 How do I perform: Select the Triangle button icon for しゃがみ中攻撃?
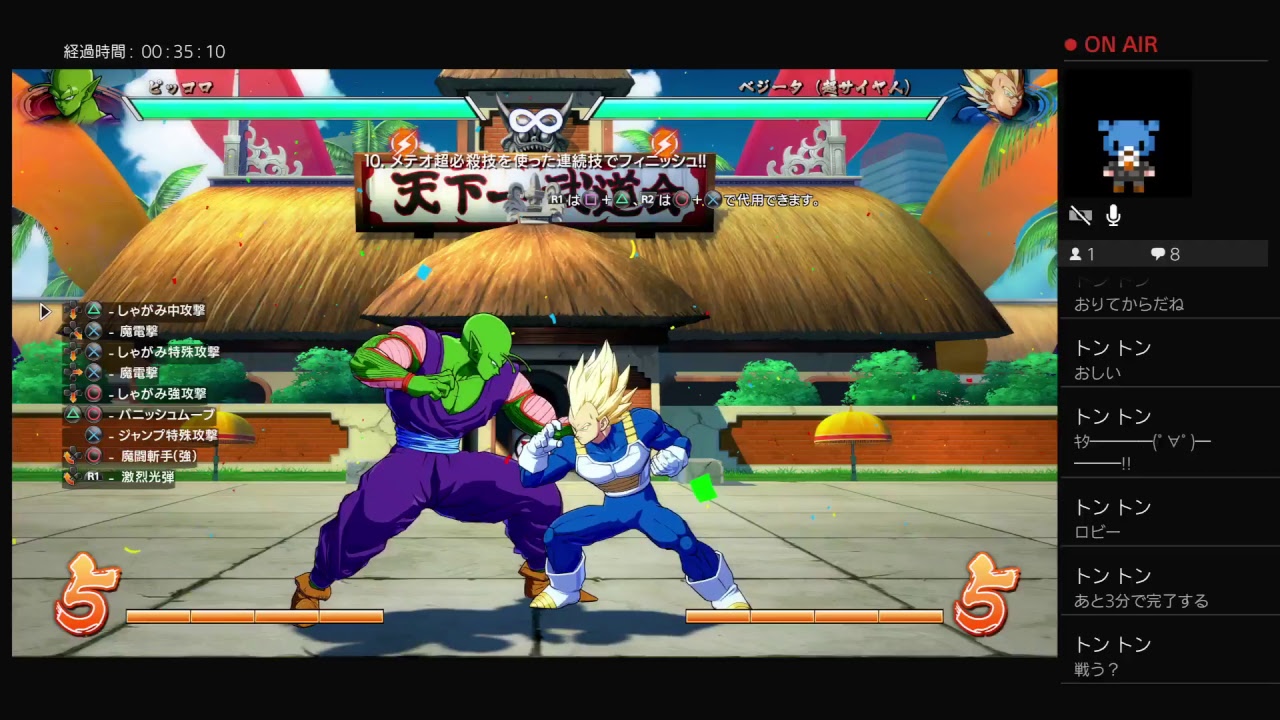coord(93,311)
